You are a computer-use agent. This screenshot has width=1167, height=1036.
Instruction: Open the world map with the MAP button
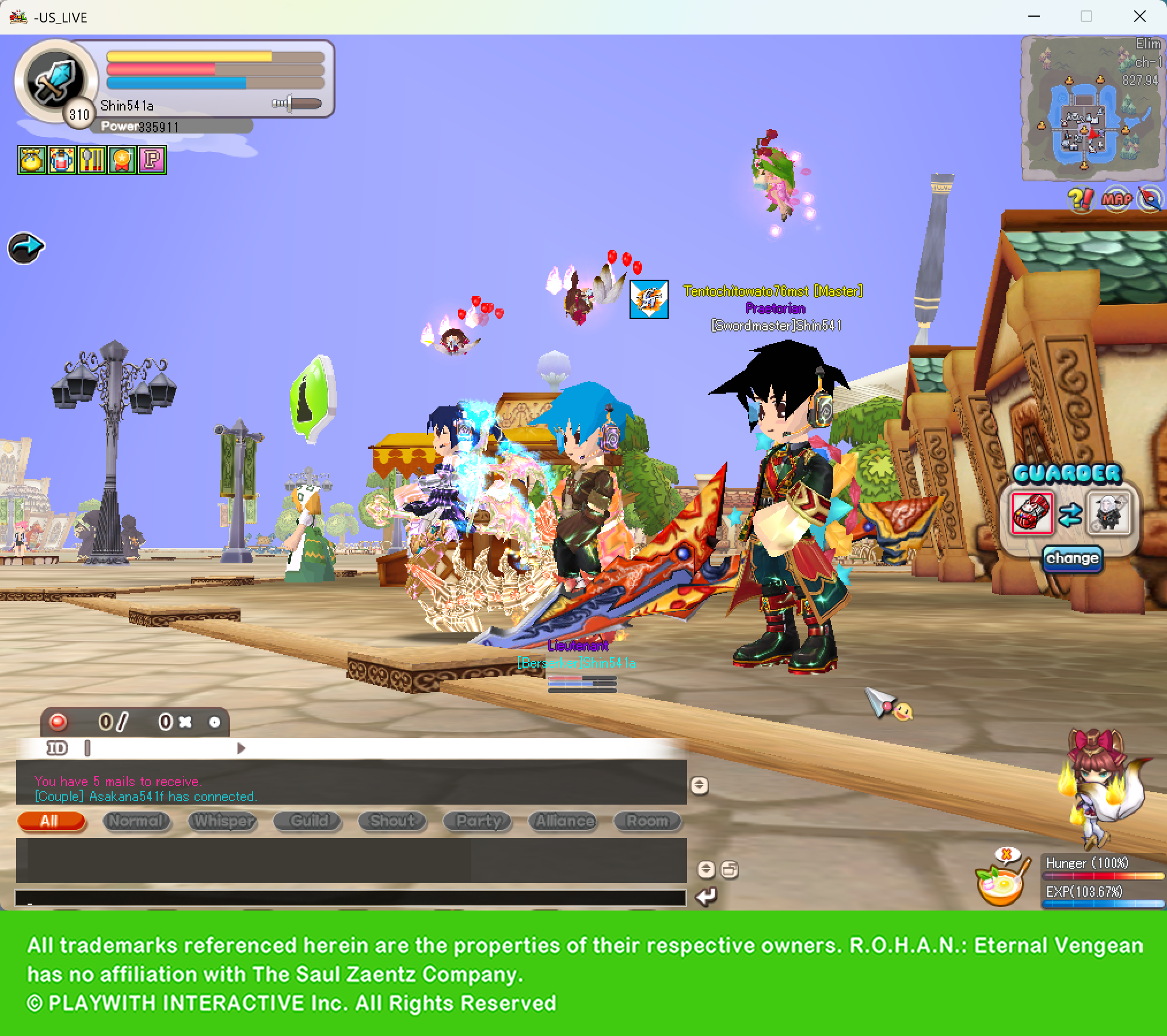pos(1116,199)
